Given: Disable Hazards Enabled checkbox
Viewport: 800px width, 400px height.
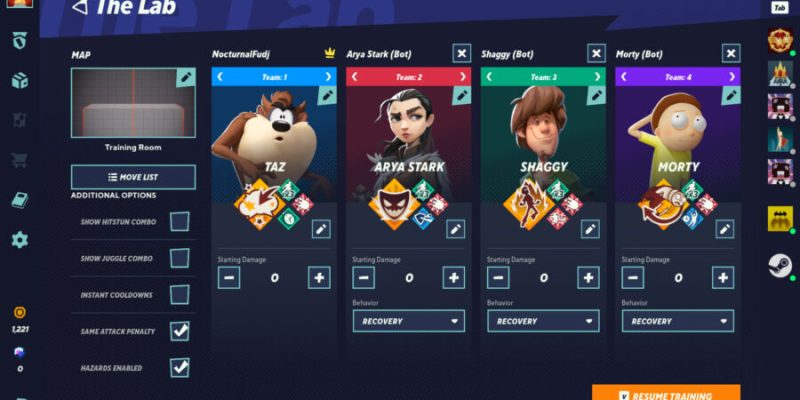Looking at the screenshot, I should [179, 367].
